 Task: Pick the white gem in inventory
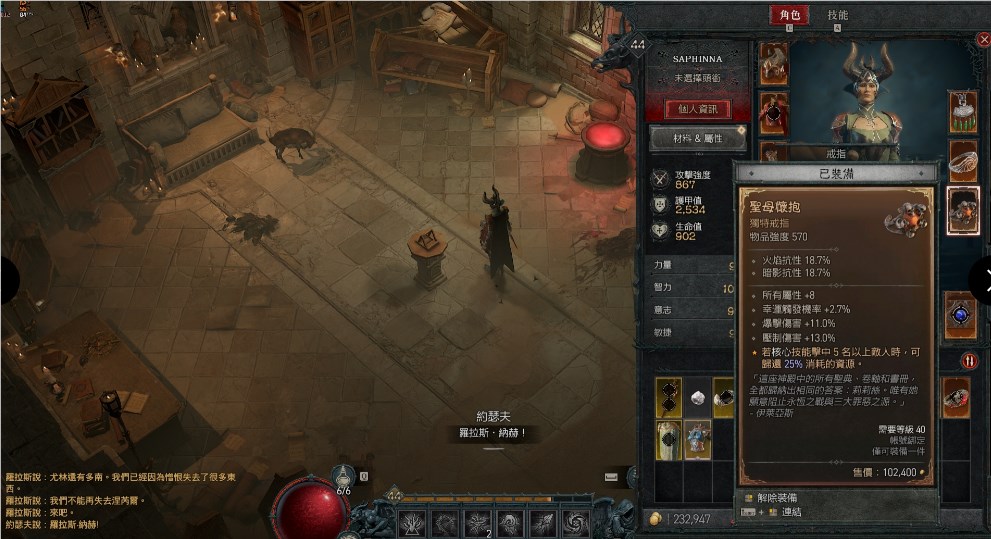click(698, 398)
